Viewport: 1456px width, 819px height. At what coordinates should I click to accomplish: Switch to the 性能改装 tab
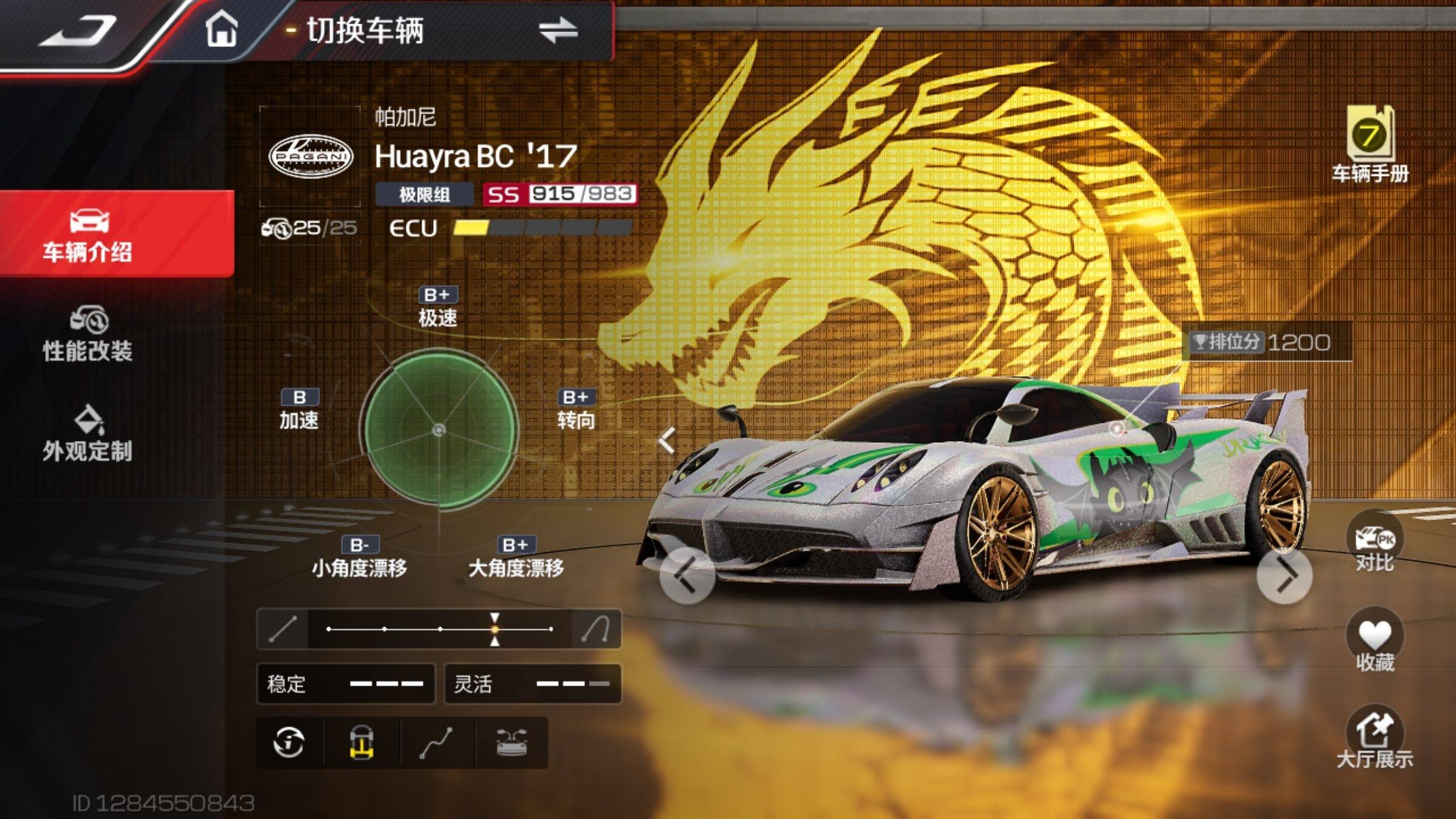tap(89, 334)
